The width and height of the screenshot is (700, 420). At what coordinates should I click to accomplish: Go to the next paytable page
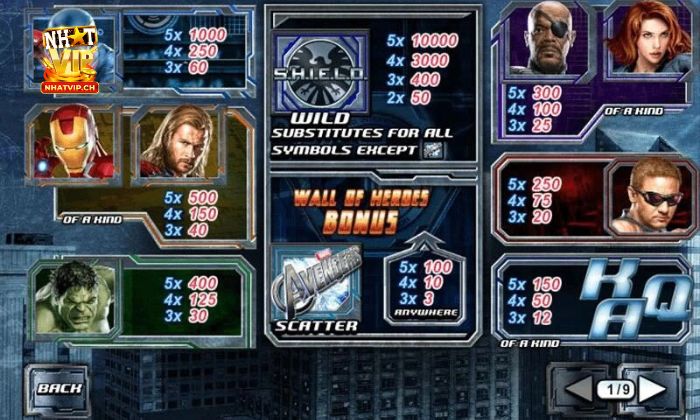point(653,387)
